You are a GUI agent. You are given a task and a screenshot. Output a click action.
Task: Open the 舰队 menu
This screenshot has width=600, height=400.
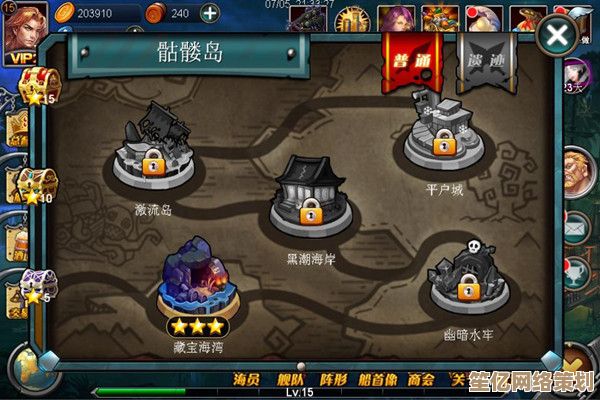pos(290,379)
